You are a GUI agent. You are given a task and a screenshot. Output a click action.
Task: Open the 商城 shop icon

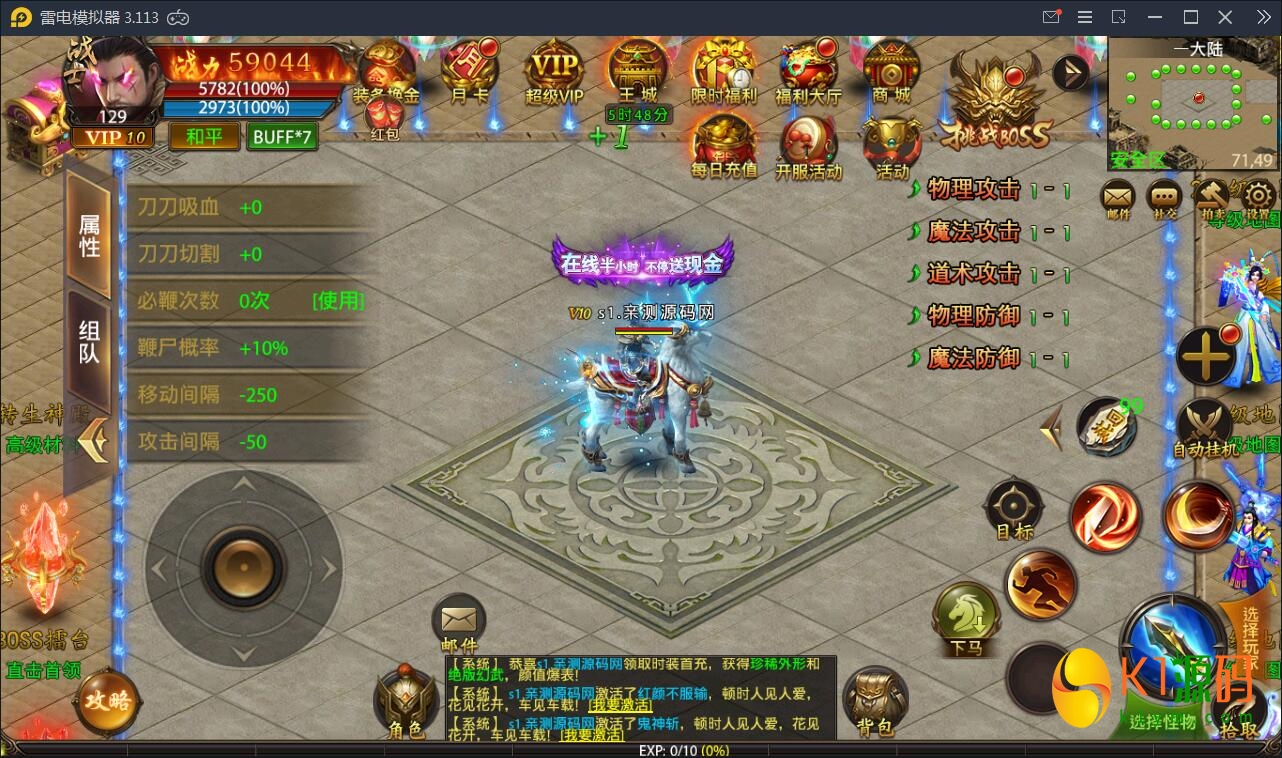pyautogui.click(x=890, y=72)
